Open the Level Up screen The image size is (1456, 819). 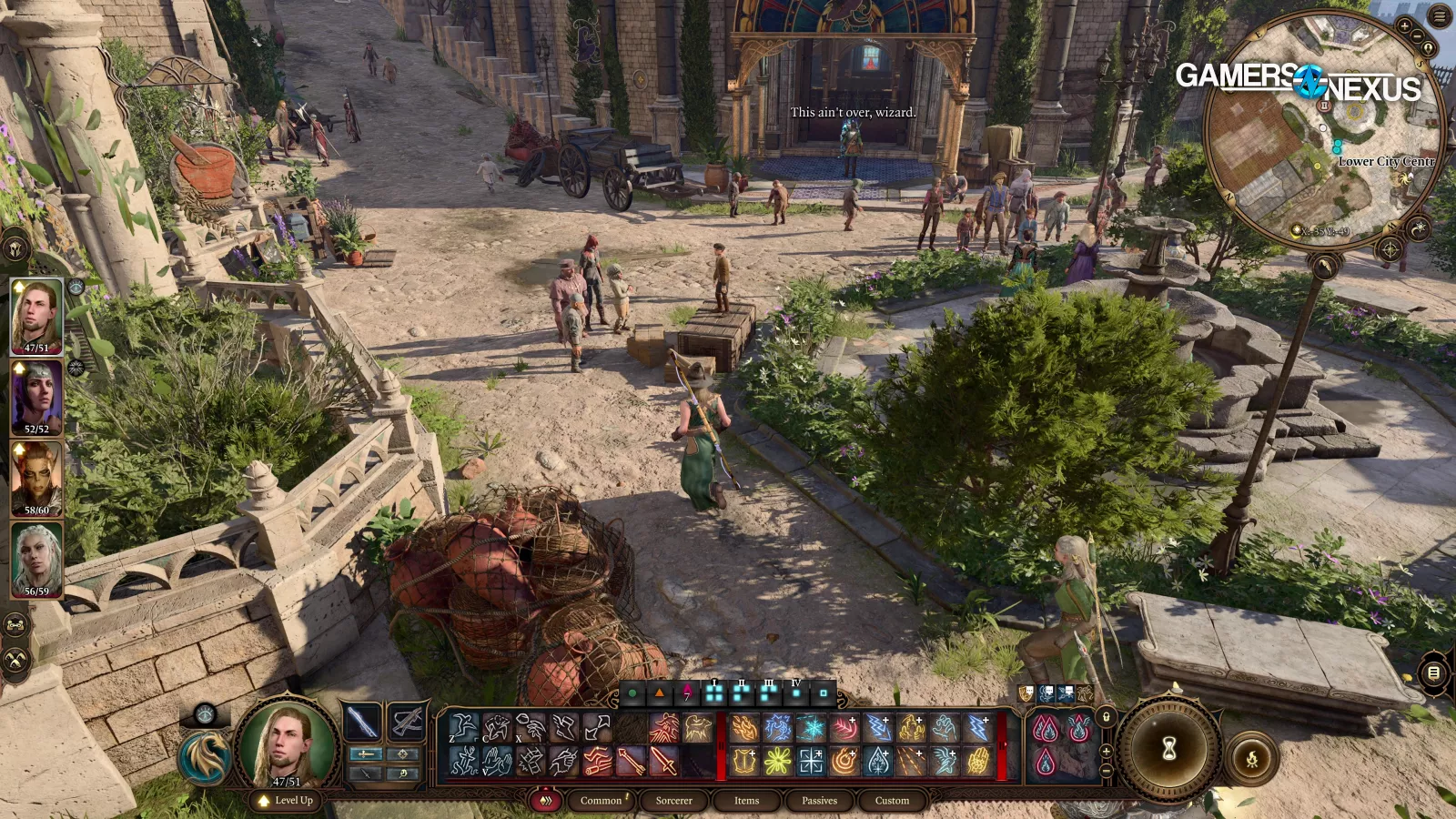pos(286,801)
